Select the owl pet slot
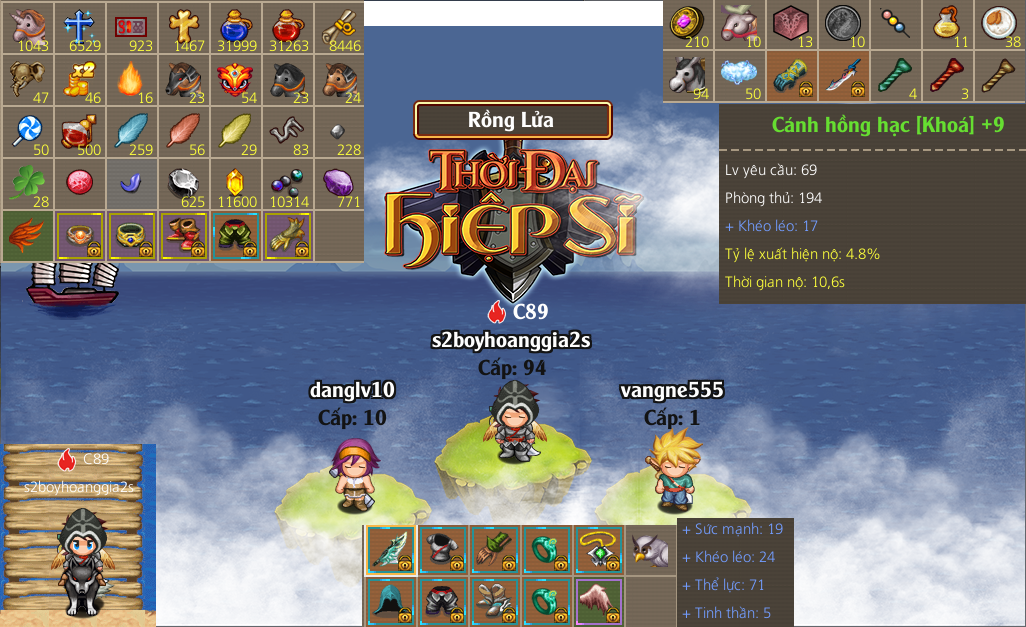The height and width of the screenshot is (627, 1026). [x=650, y=550]
